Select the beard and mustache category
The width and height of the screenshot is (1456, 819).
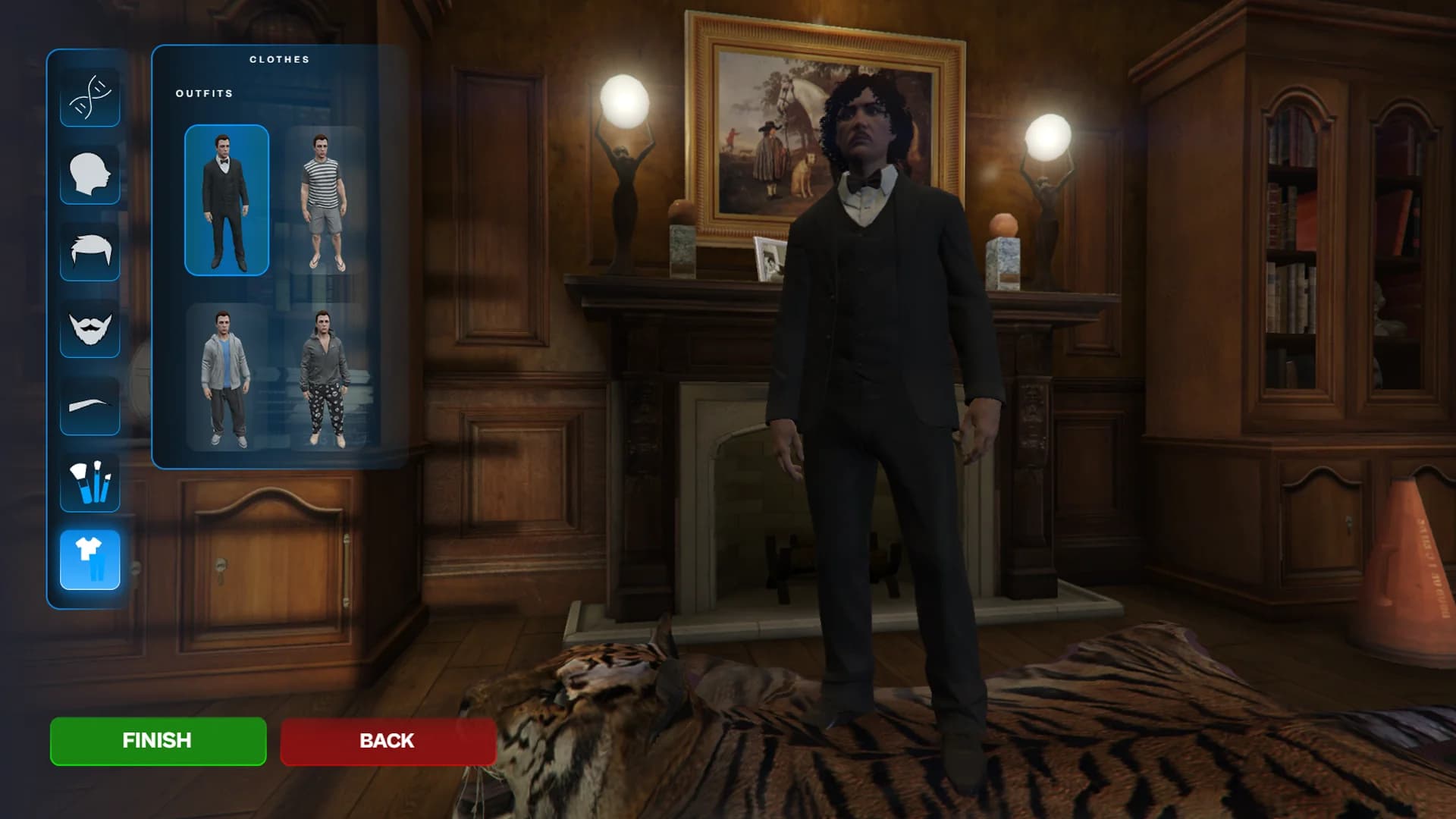click(x=90, y=329)
